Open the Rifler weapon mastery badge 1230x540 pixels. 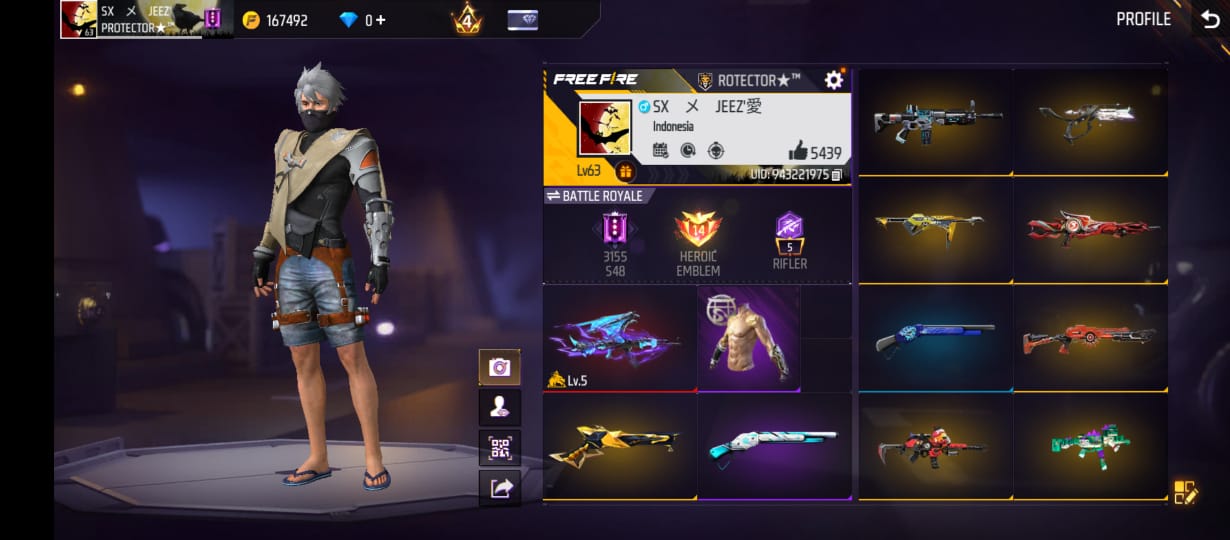[x=789, y=240]
